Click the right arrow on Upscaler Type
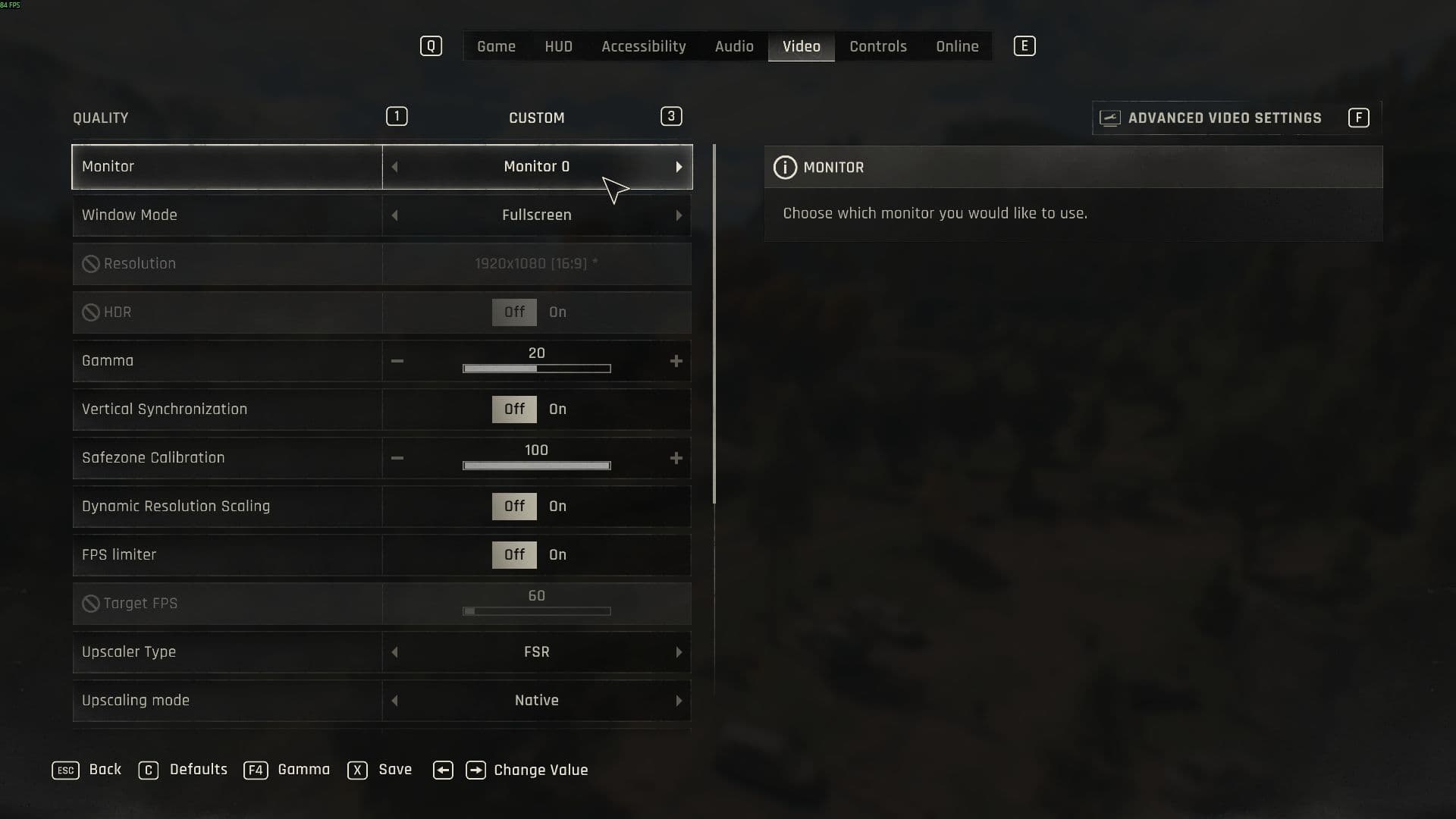 click(x=679, y=651)
